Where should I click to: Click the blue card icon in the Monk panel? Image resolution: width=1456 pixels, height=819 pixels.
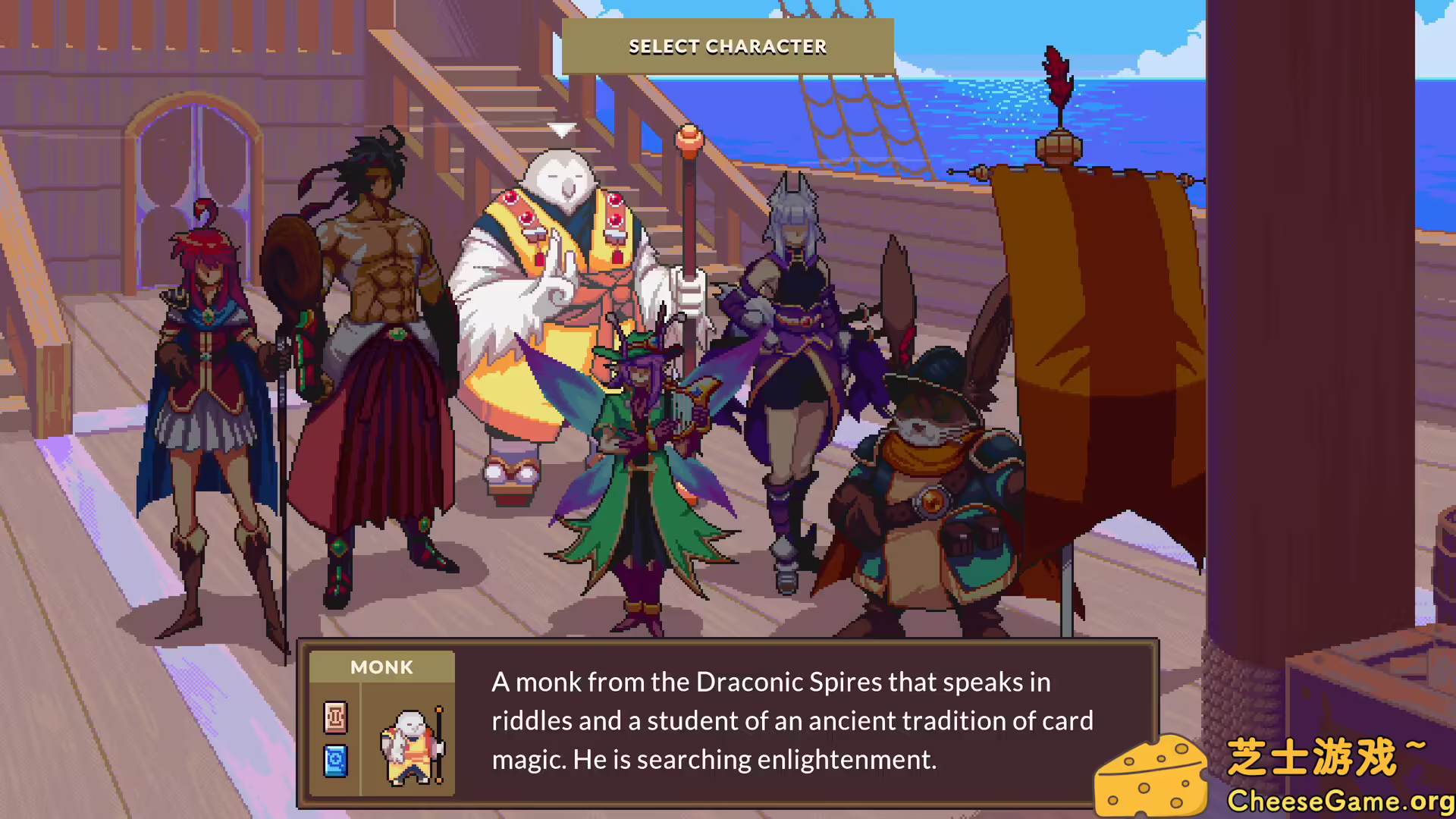336,761
